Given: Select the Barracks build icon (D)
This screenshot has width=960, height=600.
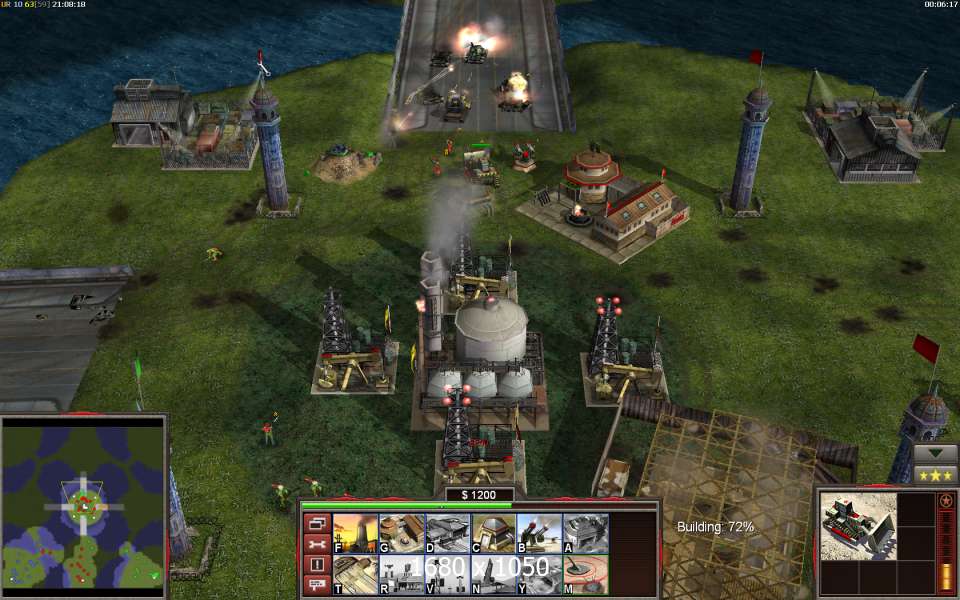Looking at the screenshot, I should coord(447,533).
